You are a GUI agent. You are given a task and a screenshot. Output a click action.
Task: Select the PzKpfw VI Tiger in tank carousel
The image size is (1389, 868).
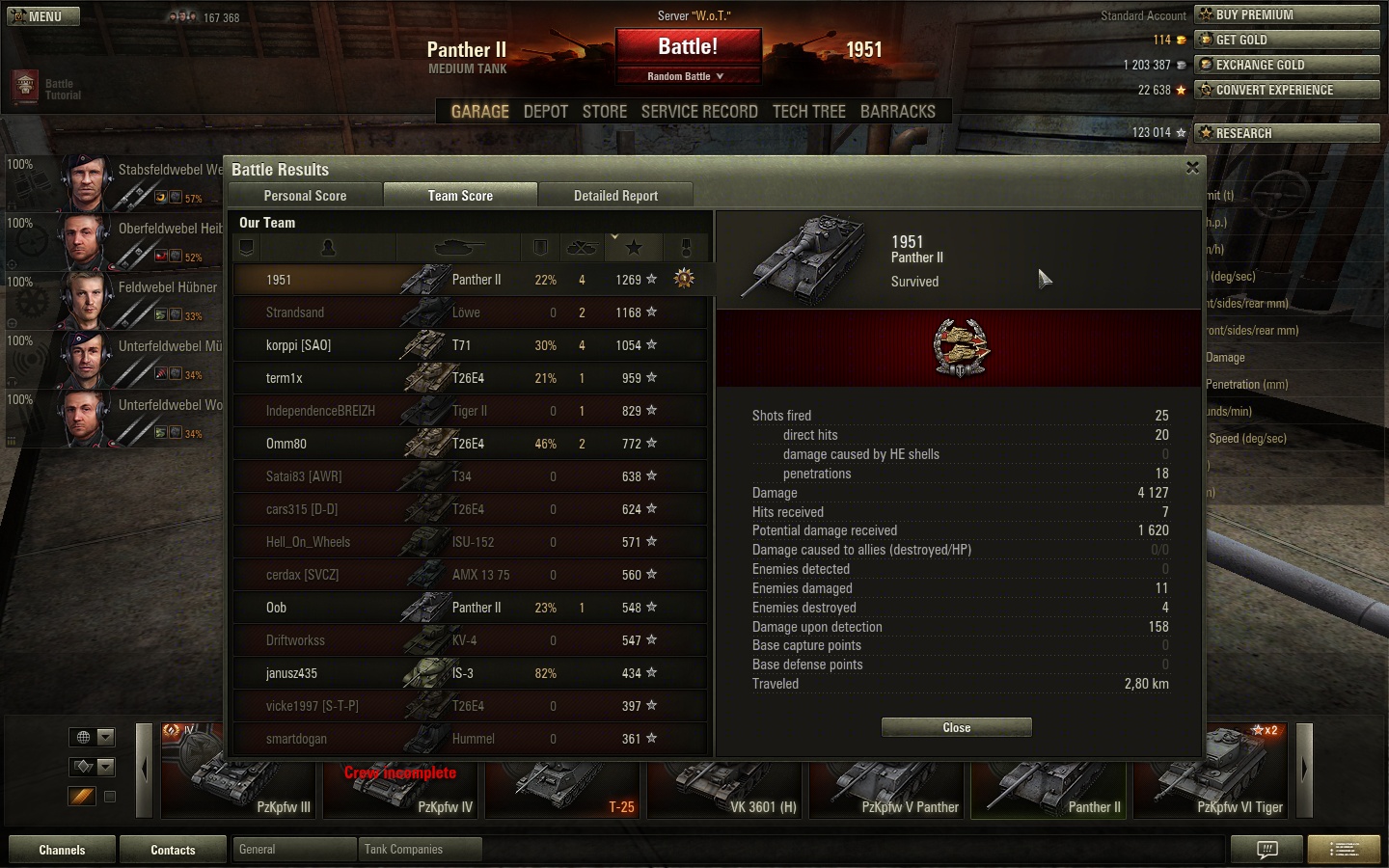click(x=1212, y=772)
